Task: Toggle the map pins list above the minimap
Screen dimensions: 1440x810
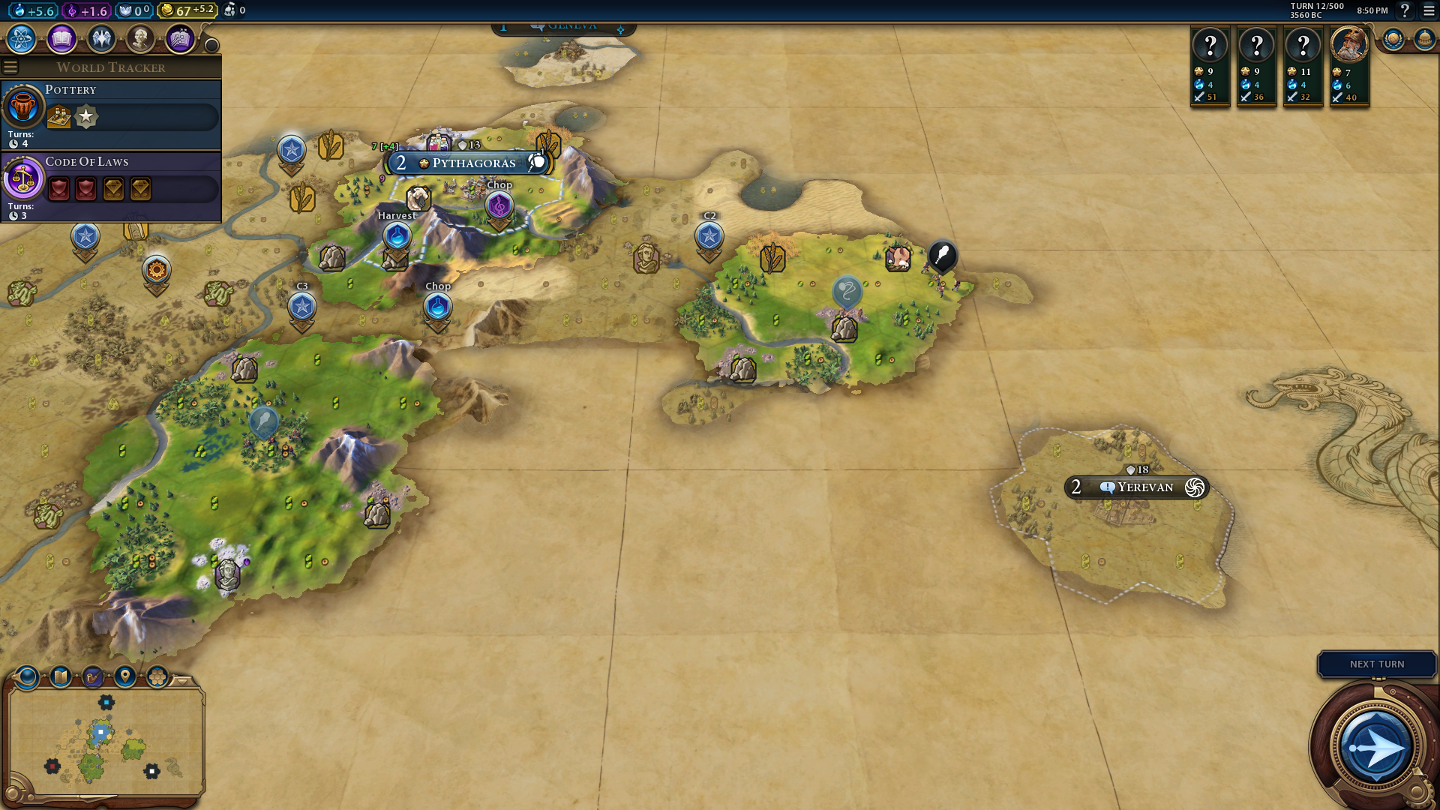Action: point(125,677)
